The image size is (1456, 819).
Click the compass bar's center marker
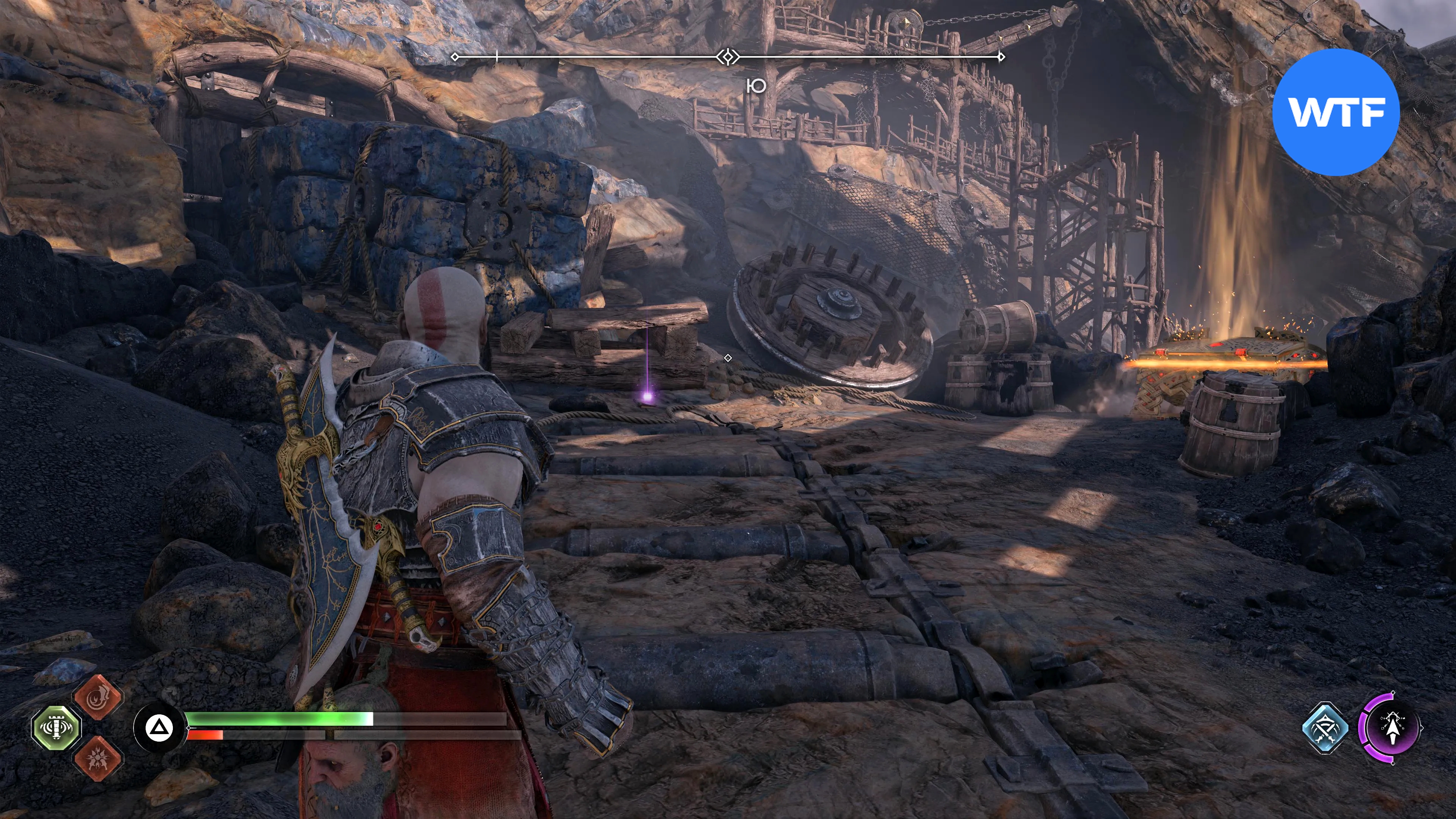pos(728,57)
